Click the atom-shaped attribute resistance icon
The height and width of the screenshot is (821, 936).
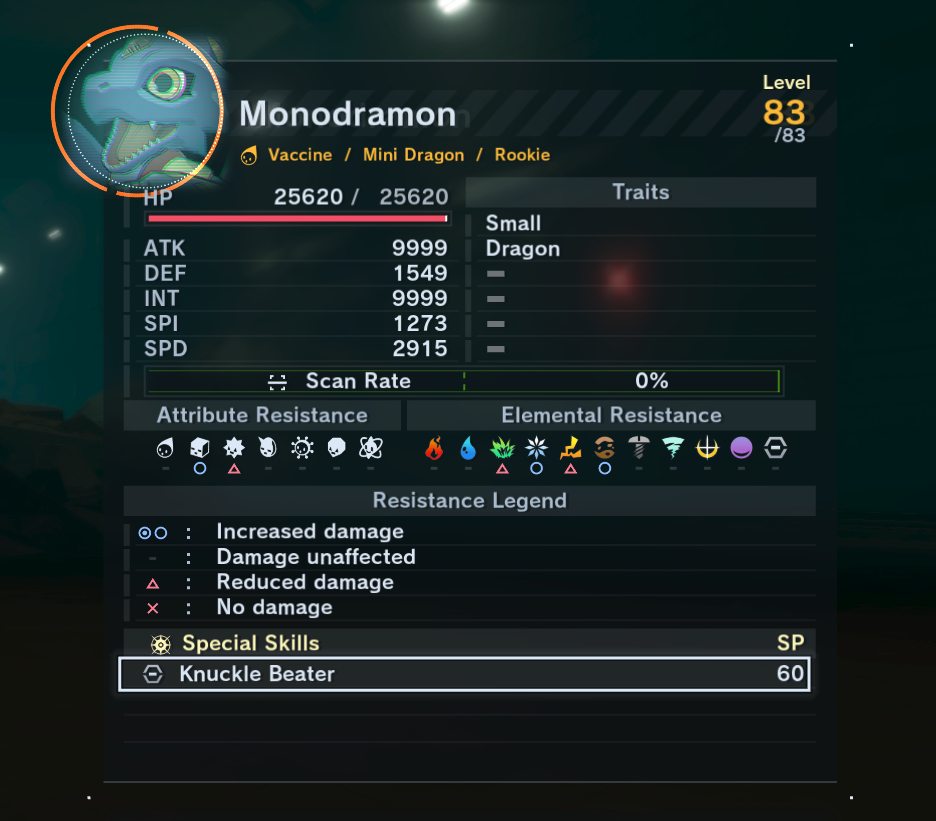coord(370,449)
